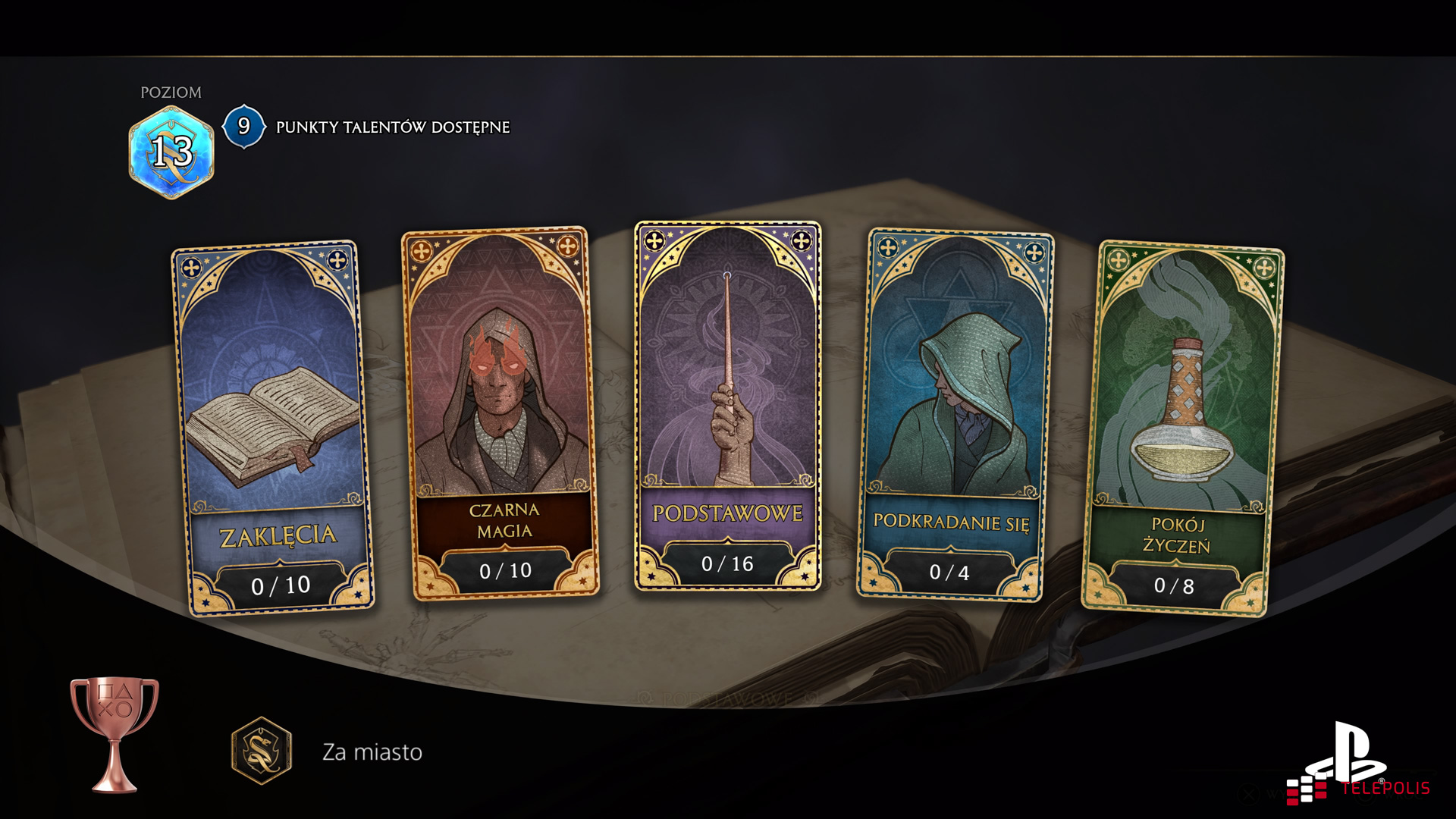Click the Za miasto trophy notification
This screenshot has width=1456, height=819.
point(372,752)
